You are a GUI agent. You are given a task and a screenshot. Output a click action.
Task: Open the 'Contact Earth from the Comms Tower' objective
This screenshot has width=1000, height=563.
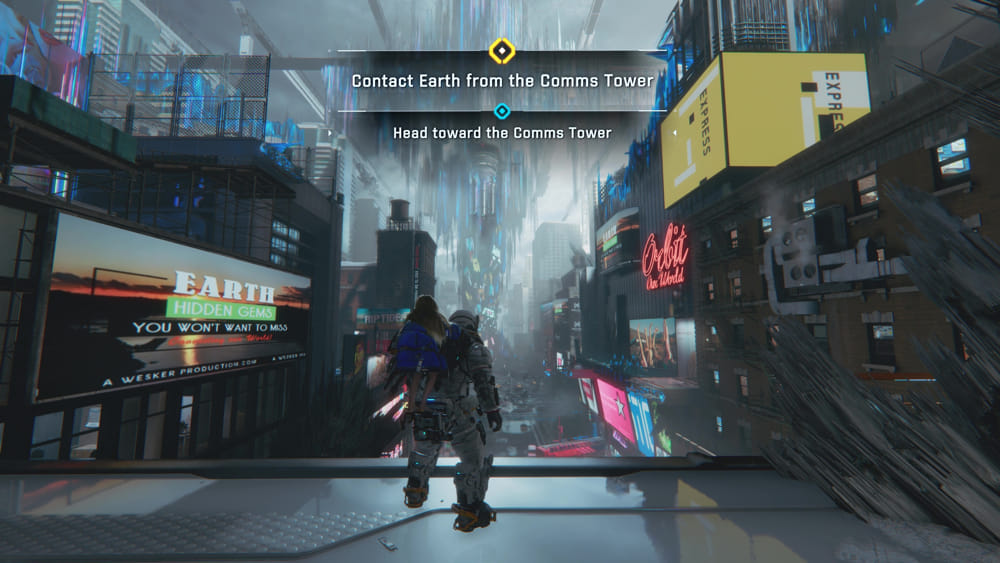502,80
